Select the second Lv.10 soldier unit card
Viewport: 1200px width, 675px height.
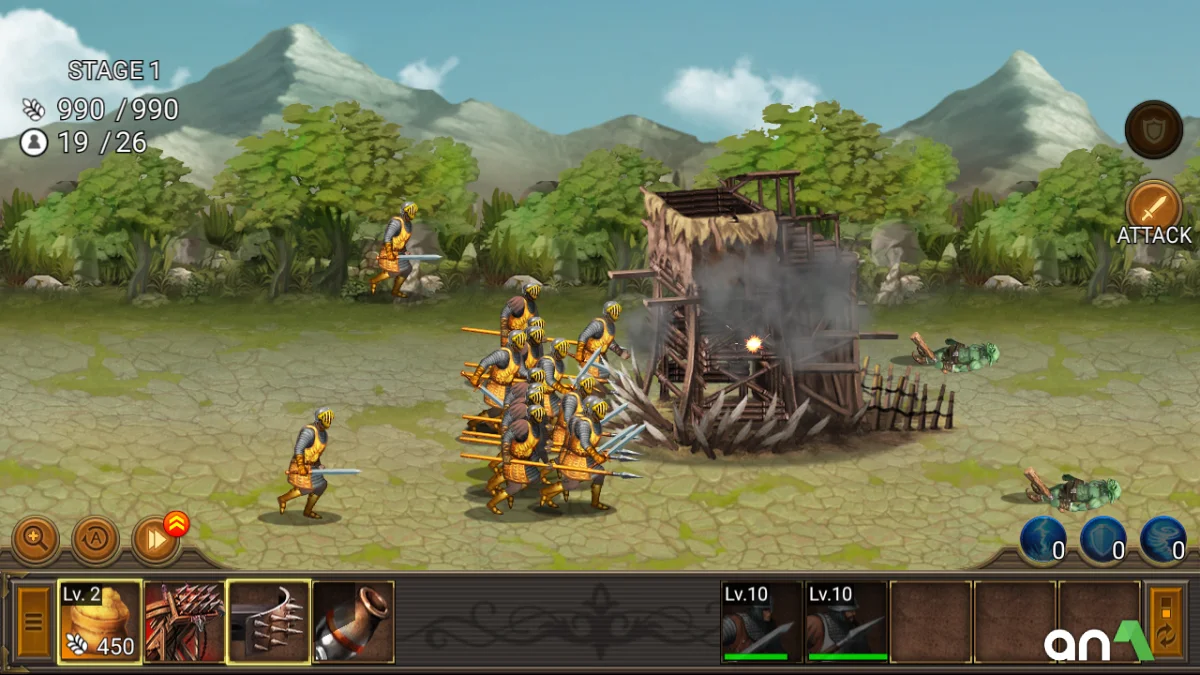coord(847,622)
